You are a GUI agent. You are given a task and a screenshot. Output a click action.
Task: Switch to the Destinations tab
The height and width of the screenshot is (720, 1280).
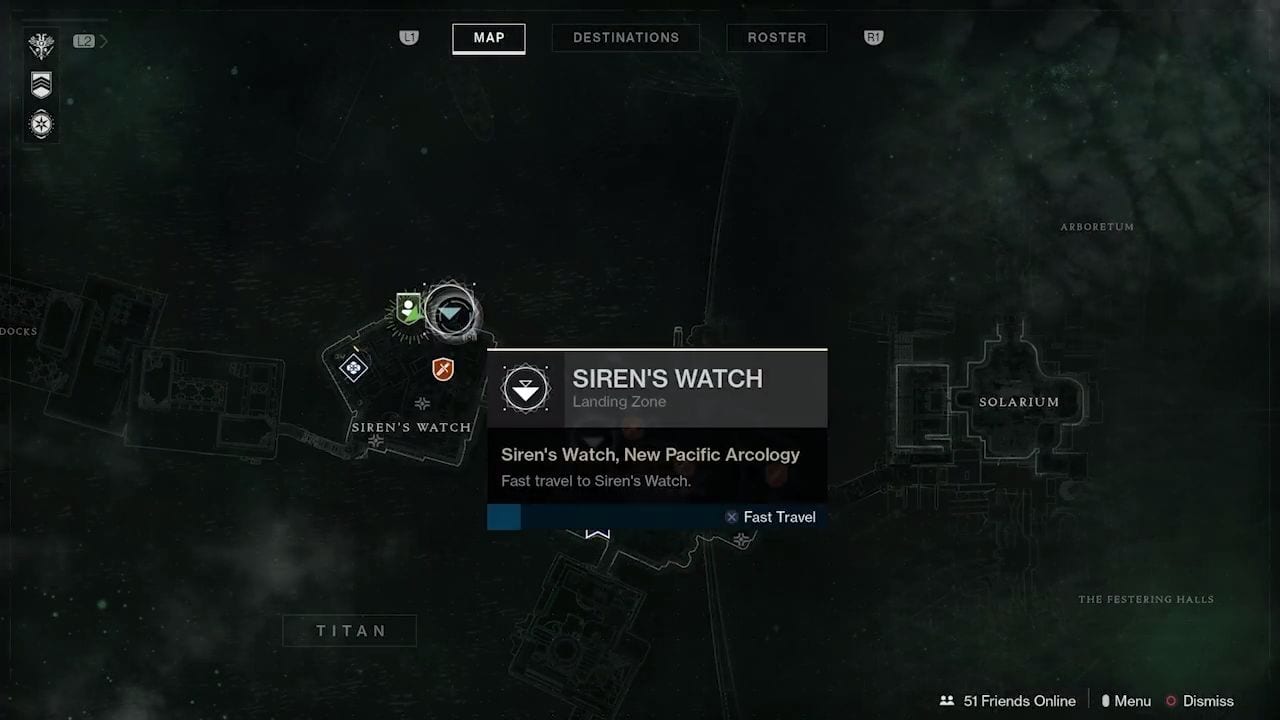(626, 38)
